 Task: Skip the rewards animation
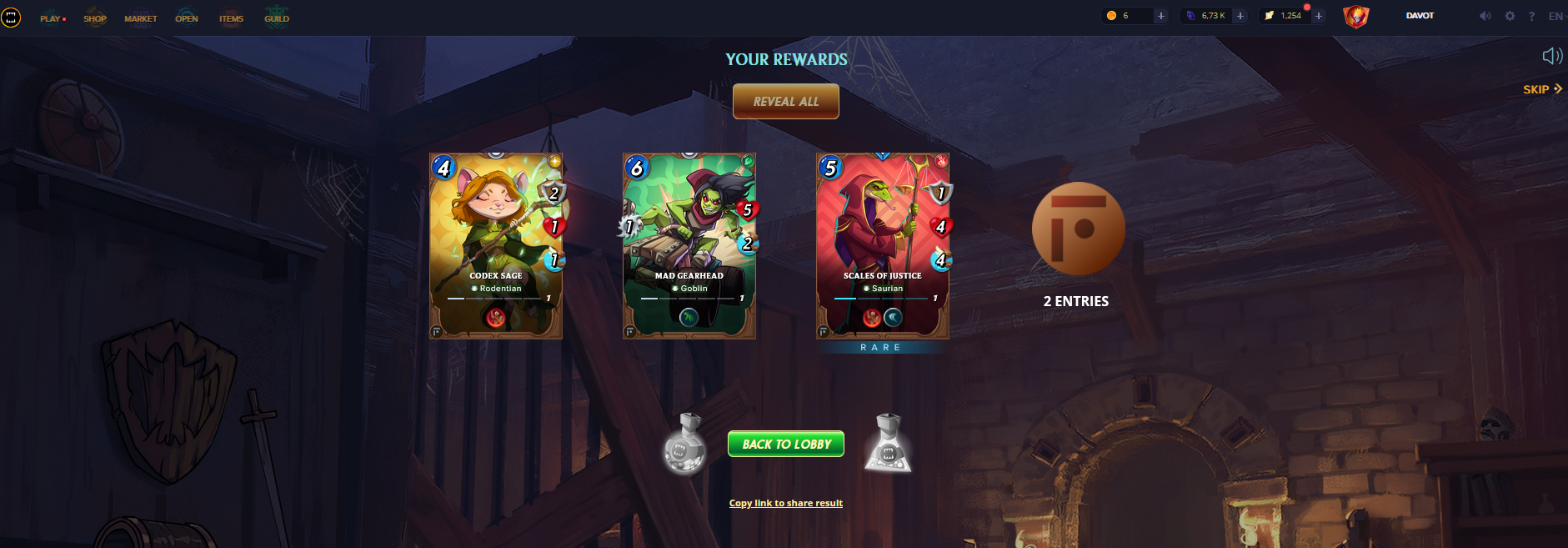(x=1541, y=89)
